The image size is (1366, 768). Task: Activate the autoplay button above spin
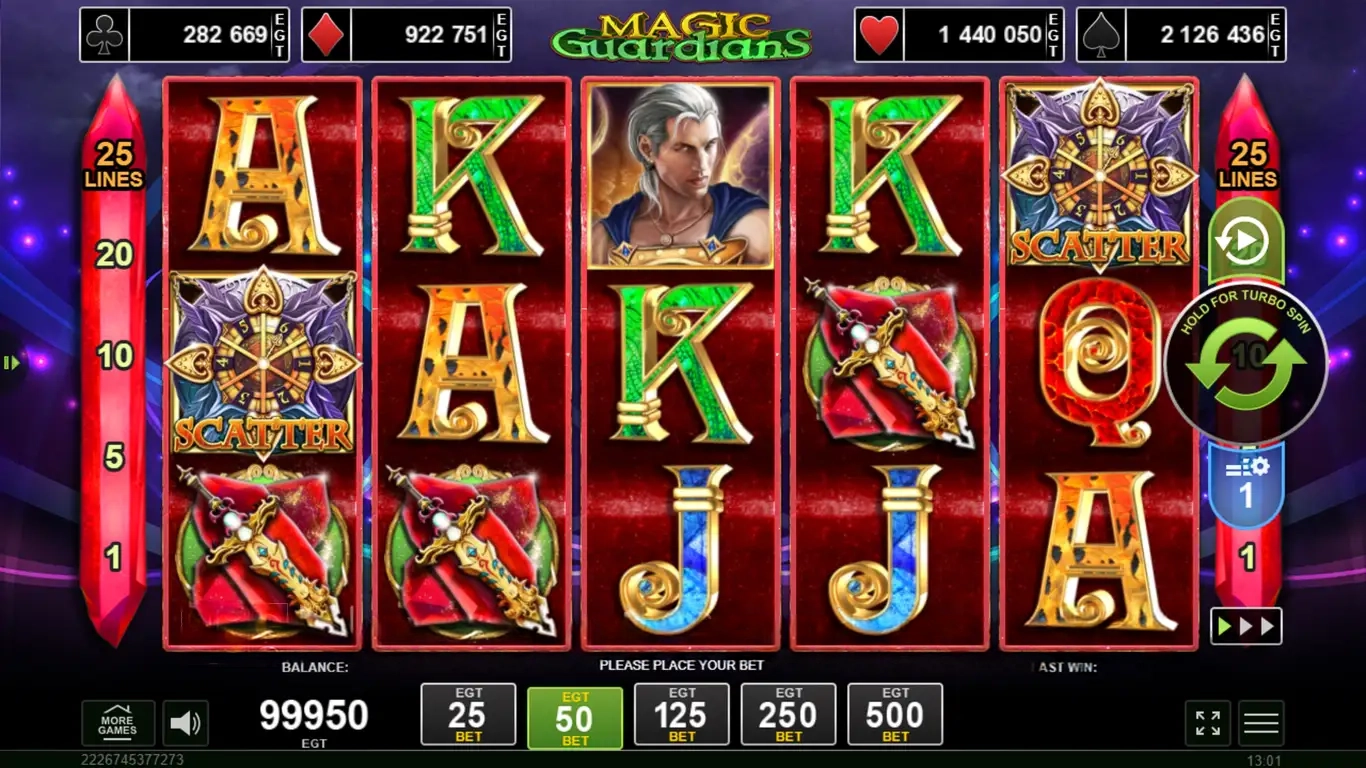click(1245, 242)
